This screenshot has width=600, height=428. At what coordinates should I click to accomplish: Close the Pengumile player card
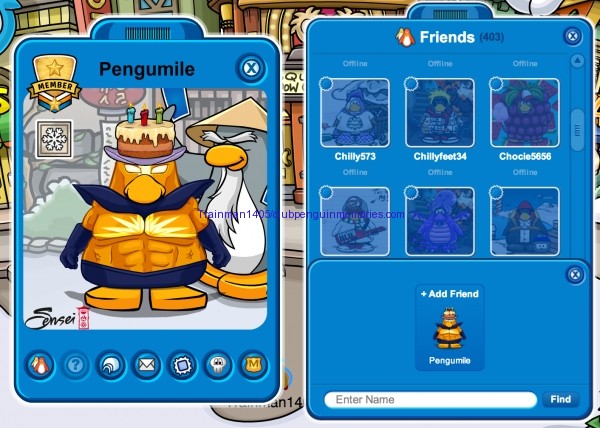pyautogui.click(x=251, y=69)
